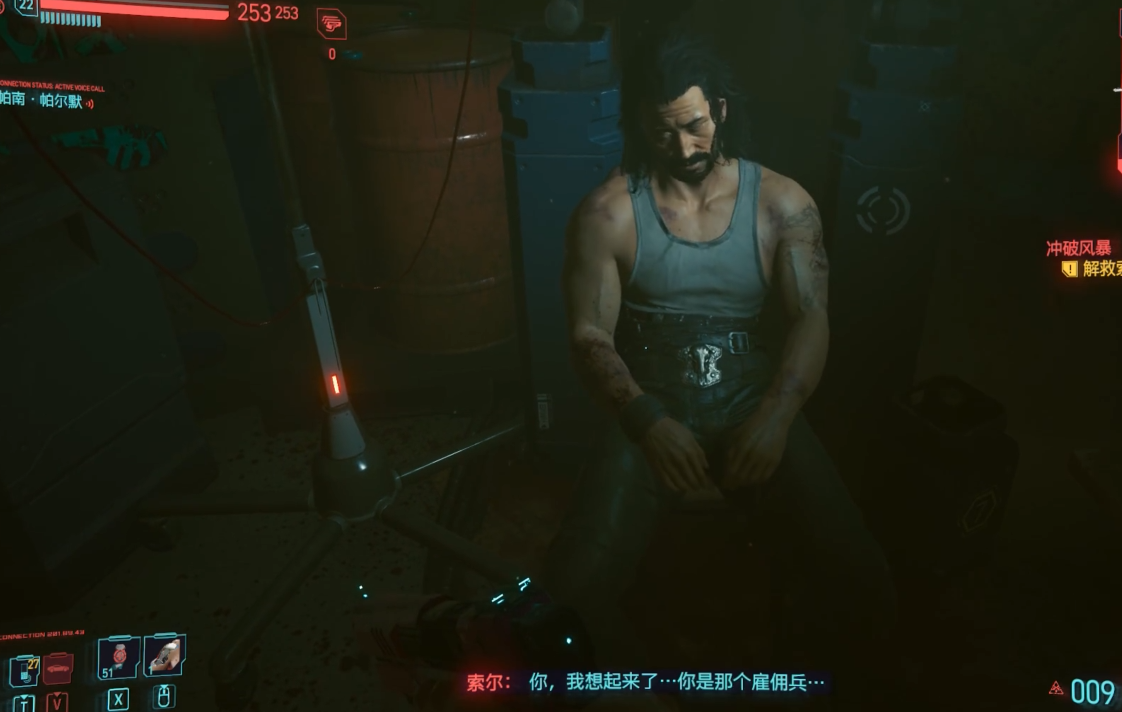Image resolution: width=1122 pixels, height=712 pixels.
Task: Click the yellow quest objective marker
Action: (1069, 269)
